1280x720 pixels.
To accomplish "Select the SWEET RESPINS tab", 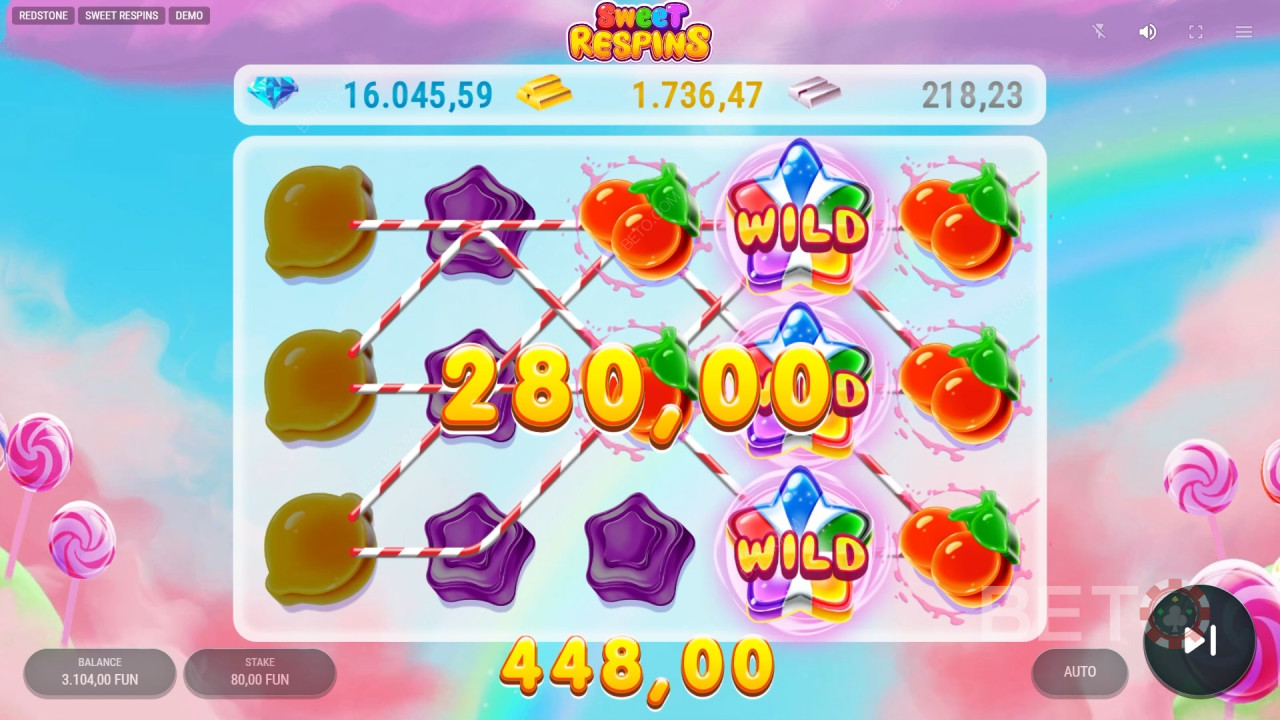I will click(x=121, y=15).
